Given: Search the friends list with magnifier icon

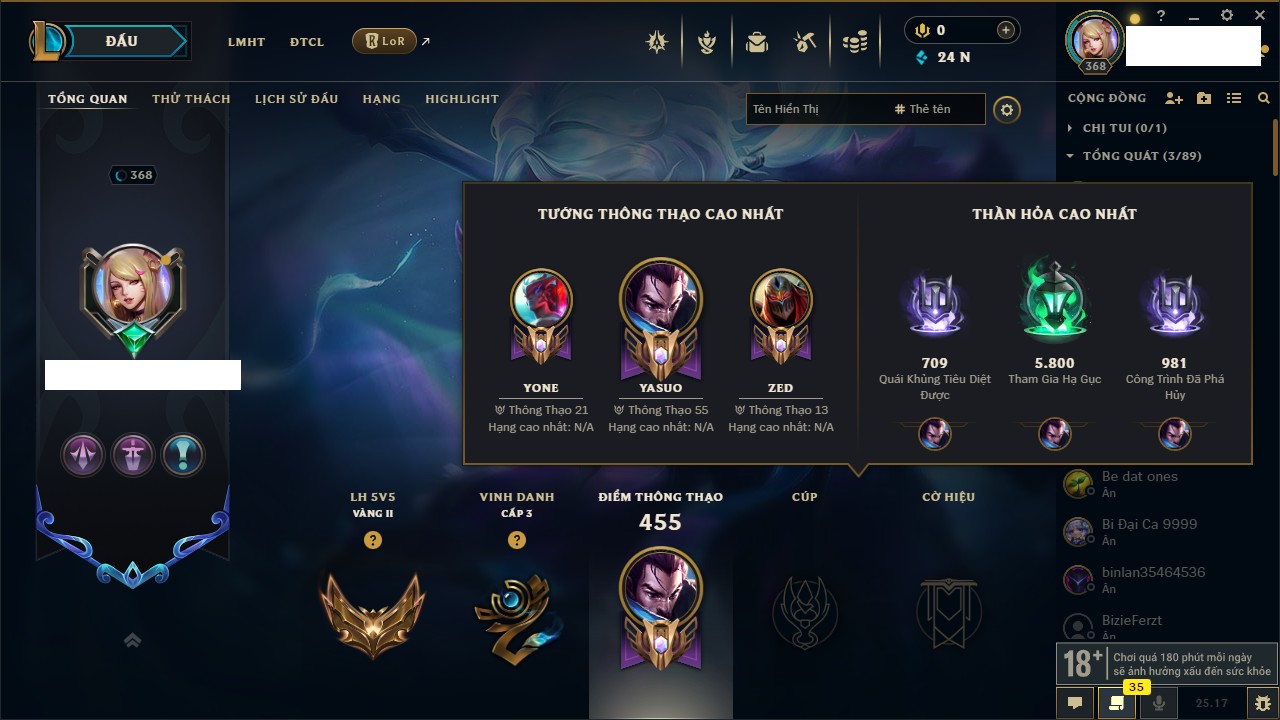Looking at the screenshot, I should (x=1264, y=98).
